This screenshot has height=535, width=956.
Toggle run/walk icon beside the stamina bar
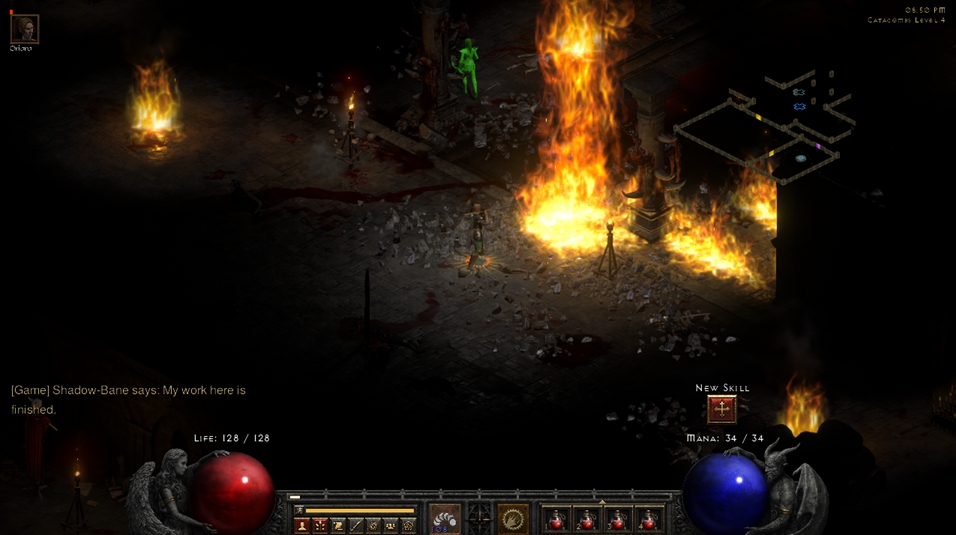(298, 510)
